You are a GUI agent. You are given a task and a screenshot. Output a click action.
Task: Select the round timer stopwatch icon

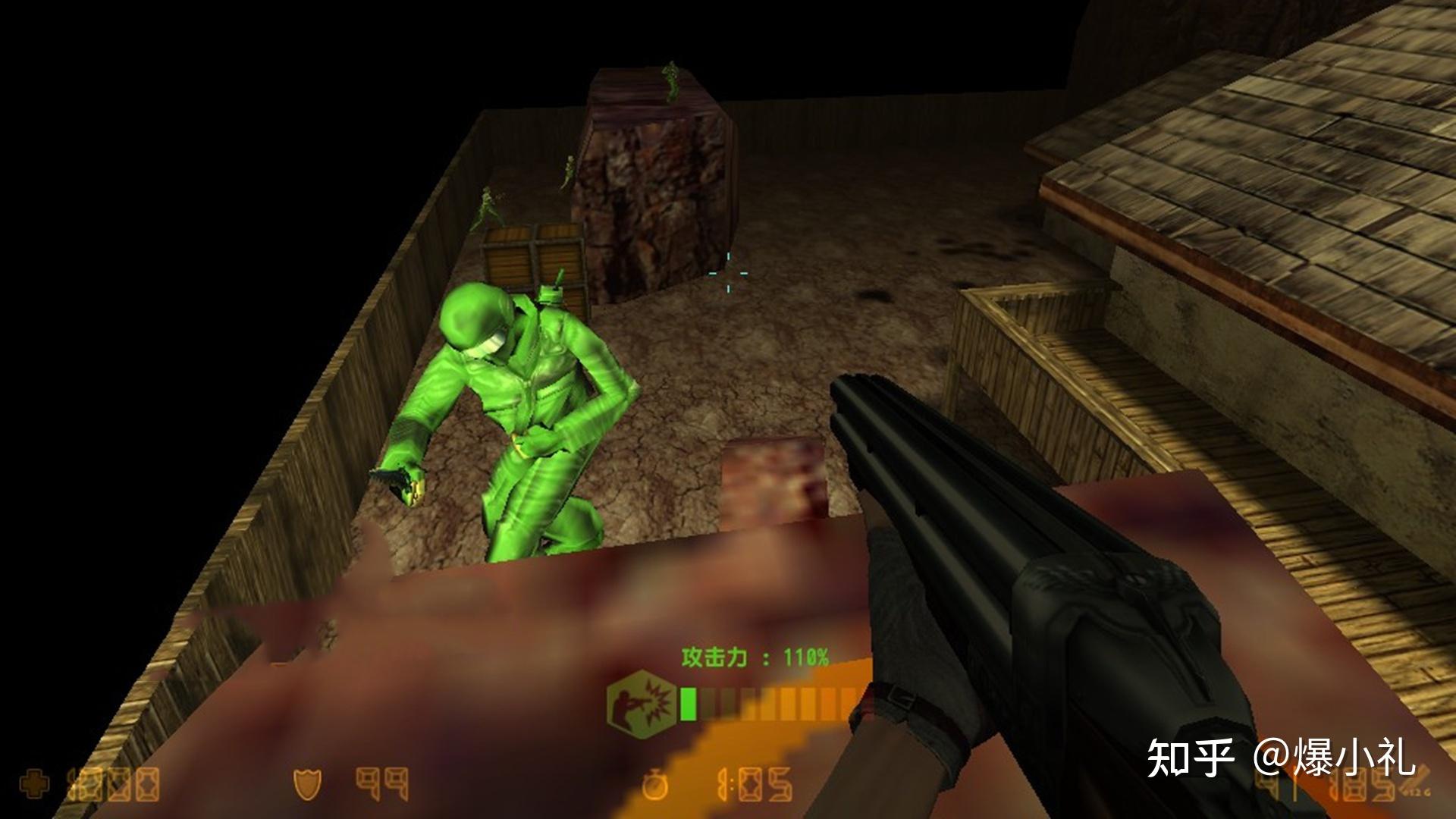coord(654,785)
